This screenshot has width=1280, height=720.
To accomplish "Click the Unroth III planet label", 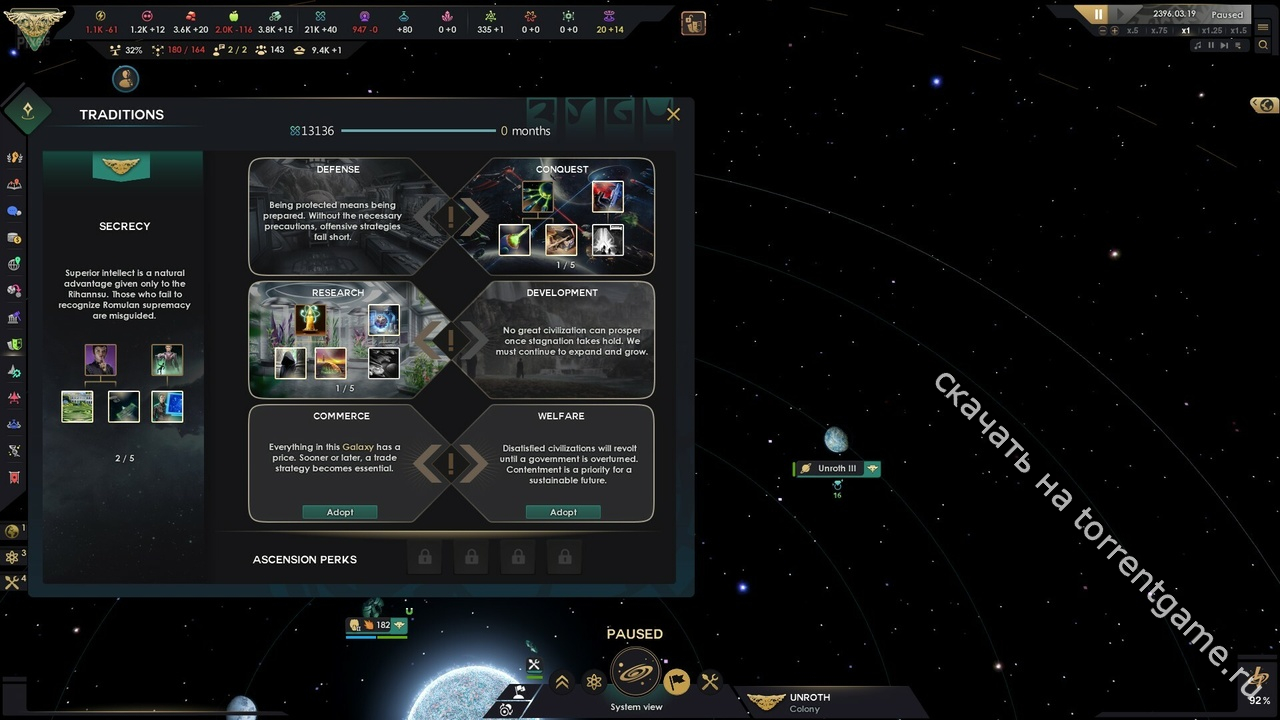I will 837,468.
